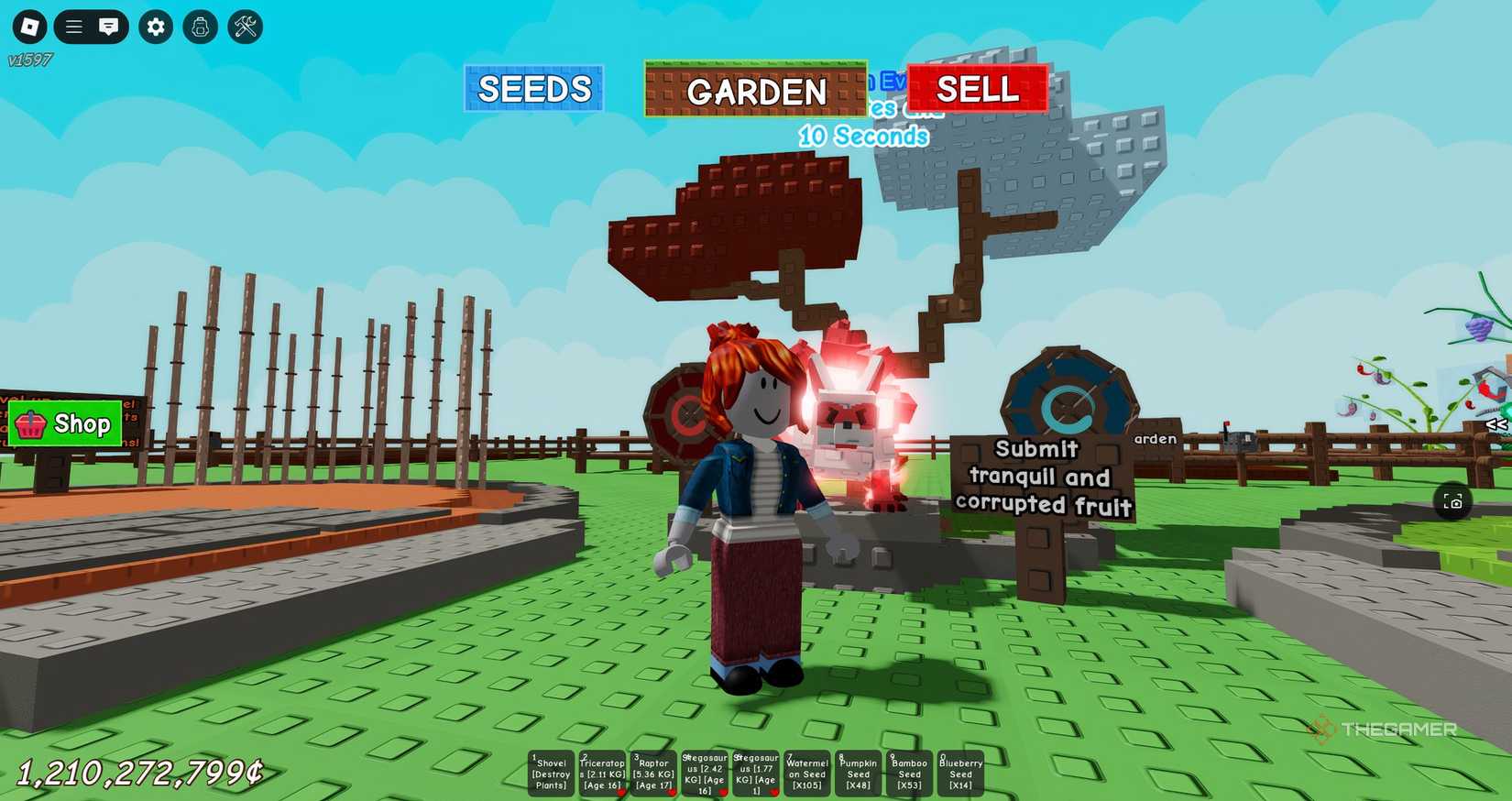Open the chat sidebar menu icon
The height and width of the screenshot is (801, 1512).
tap(73, 27)
